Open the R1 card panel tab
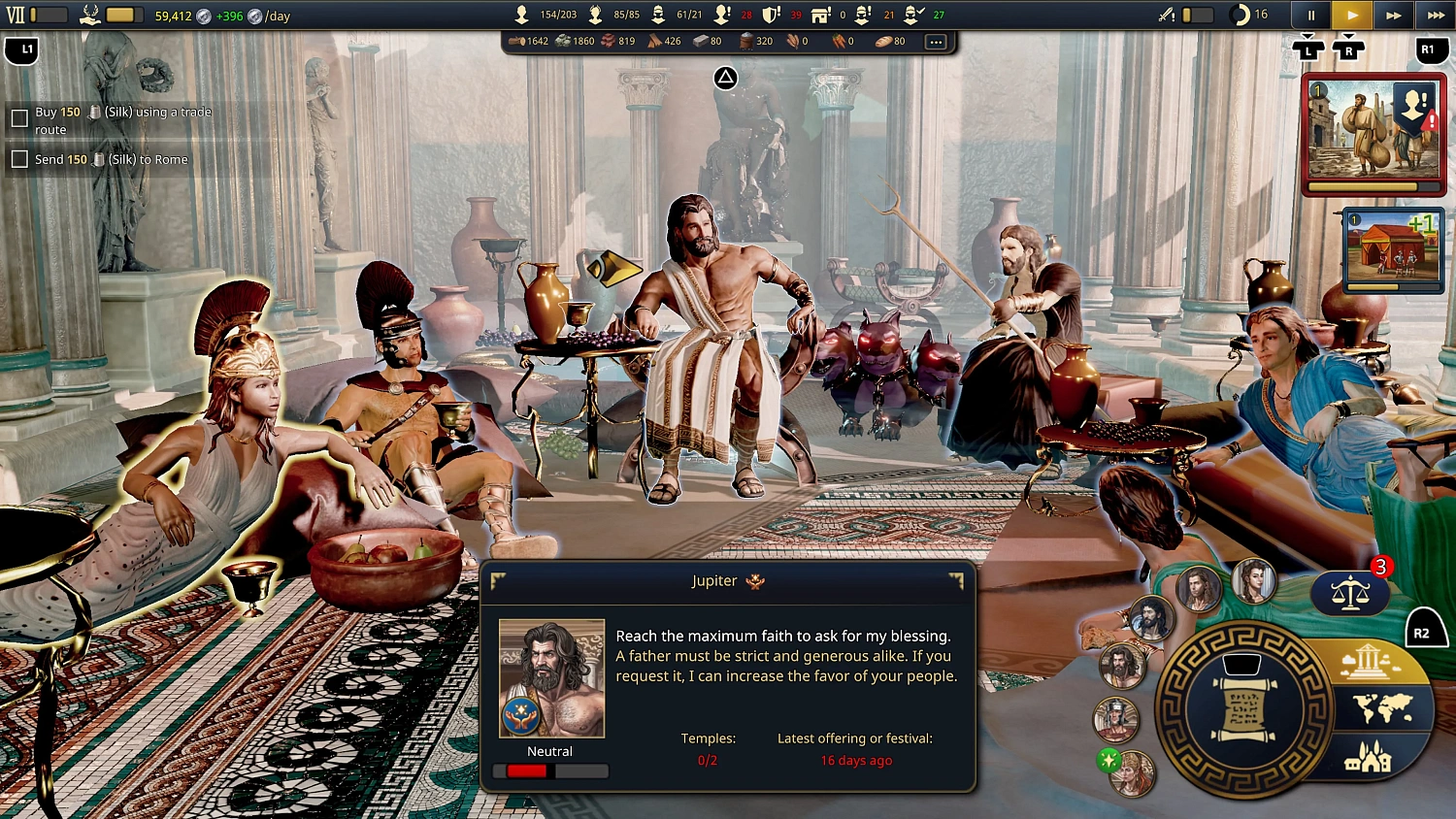The height and width of the screenshot is (819, 1456). (x=1431, y=50)
